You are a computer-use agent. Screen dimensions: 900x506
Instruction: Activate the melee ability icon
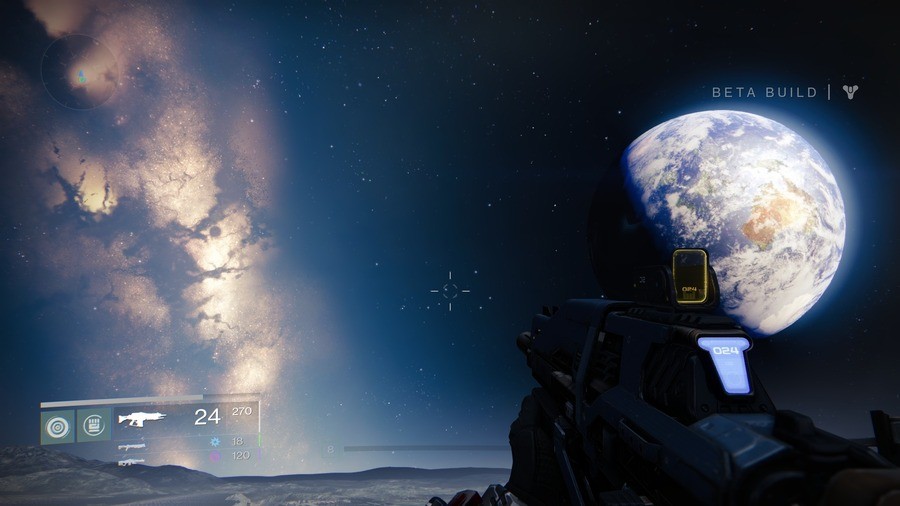point(94,426)
